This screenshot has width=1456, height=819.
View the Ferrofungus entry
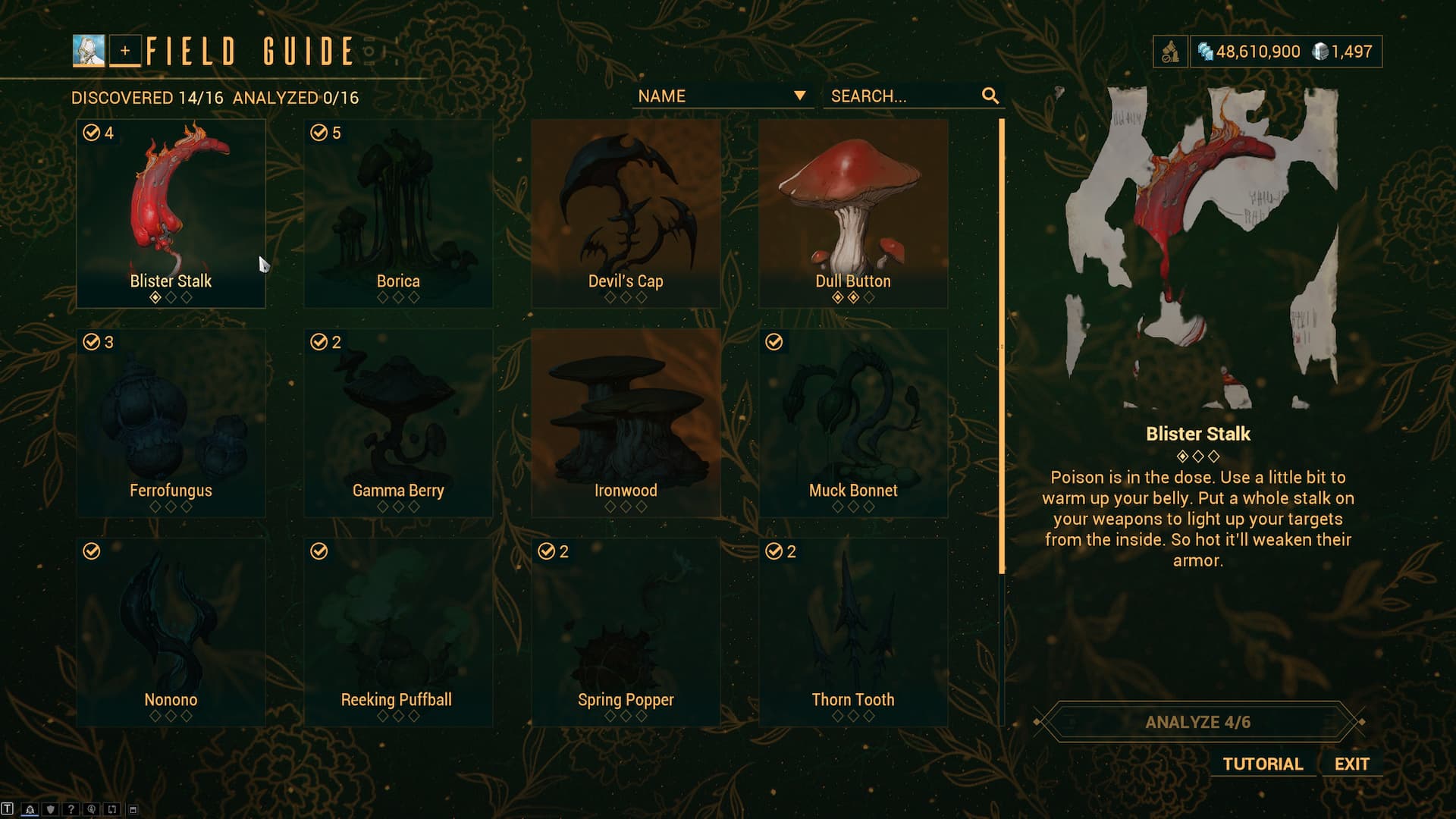(171, 422)
